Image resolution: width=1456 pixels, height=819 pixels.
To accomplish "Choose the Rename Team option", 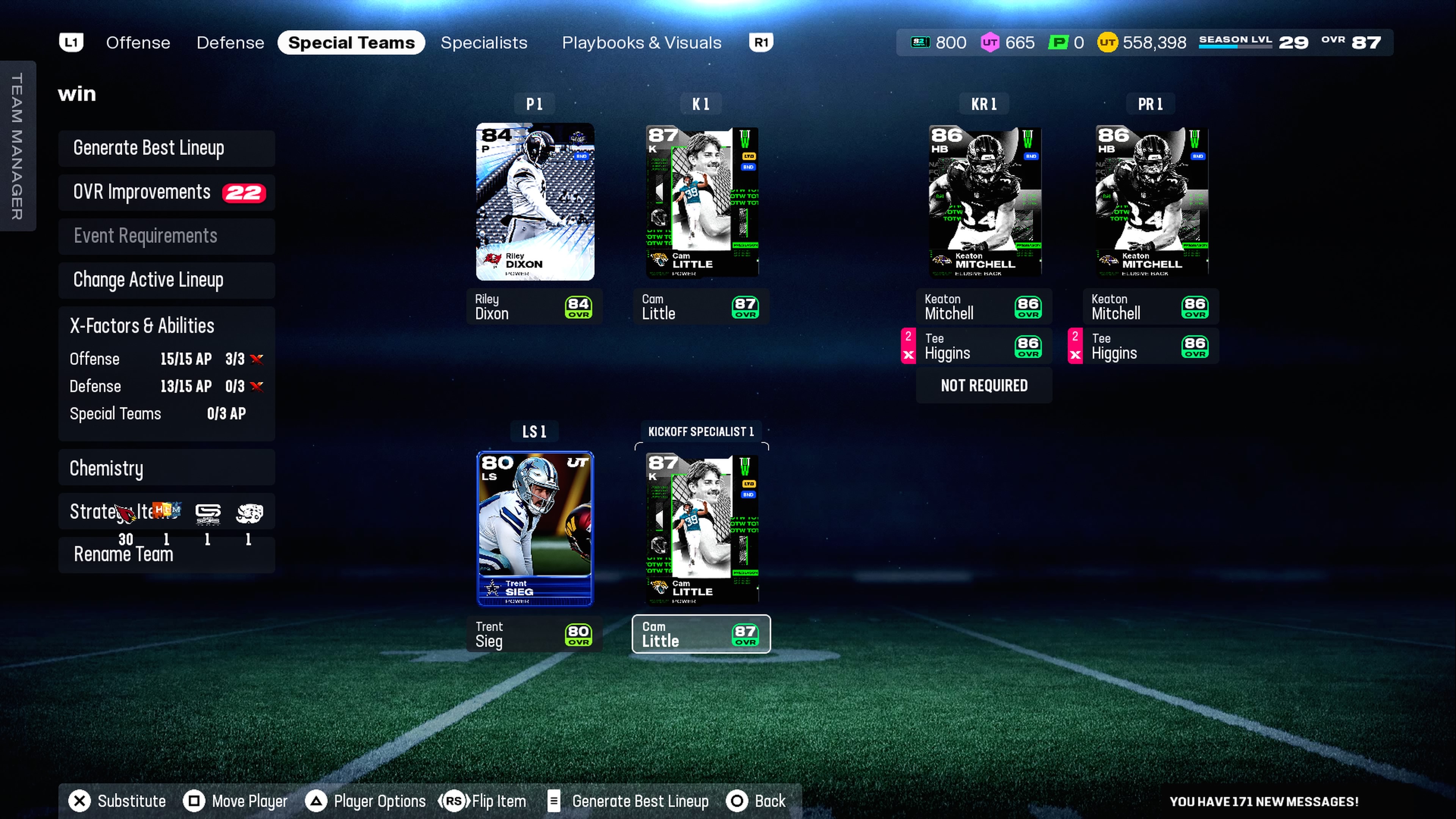I will click(166, 554).
